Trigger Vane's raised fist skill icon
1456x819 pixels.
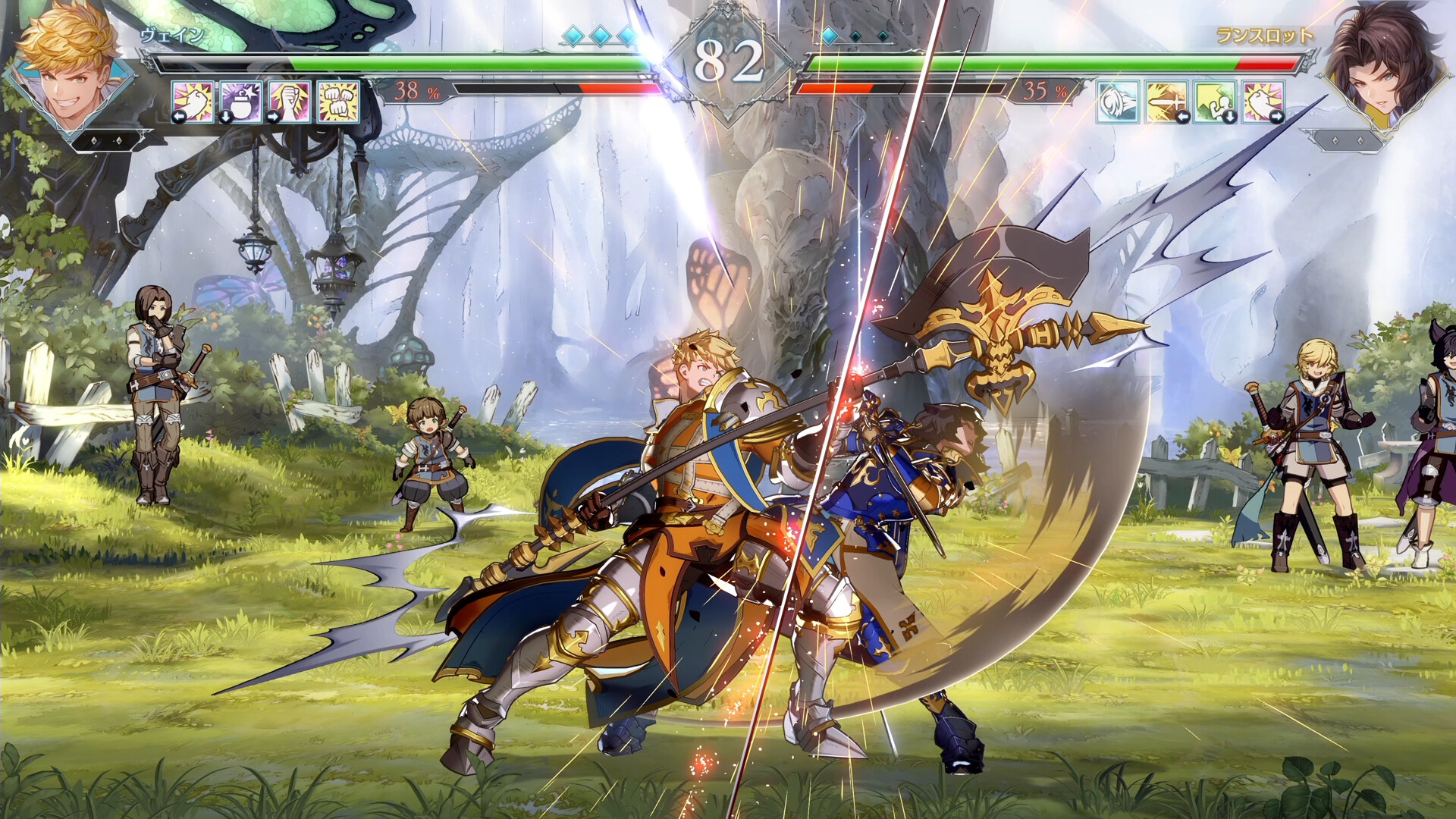289,101
